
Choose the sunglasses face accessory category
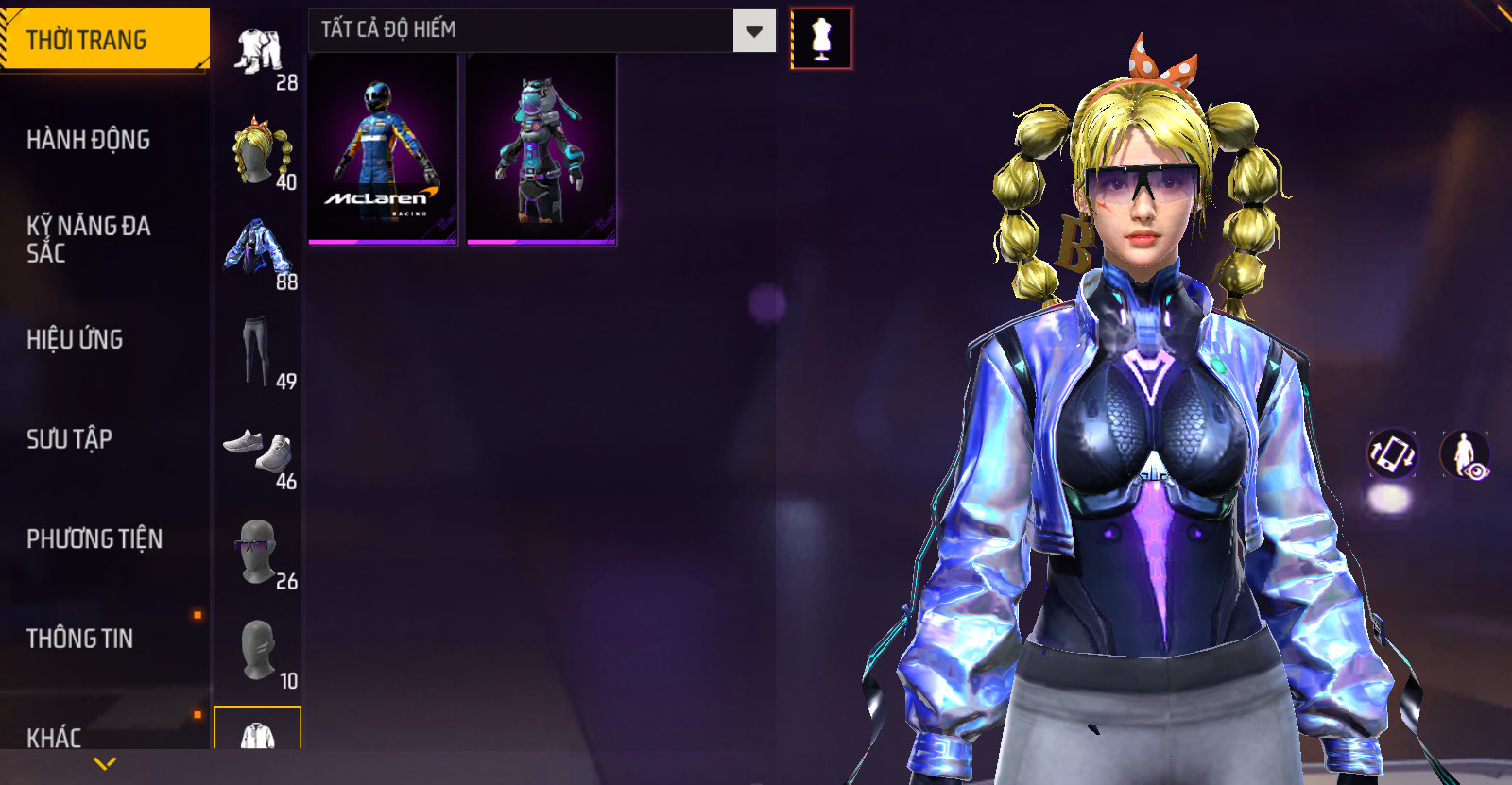click(x=257, y=552)
